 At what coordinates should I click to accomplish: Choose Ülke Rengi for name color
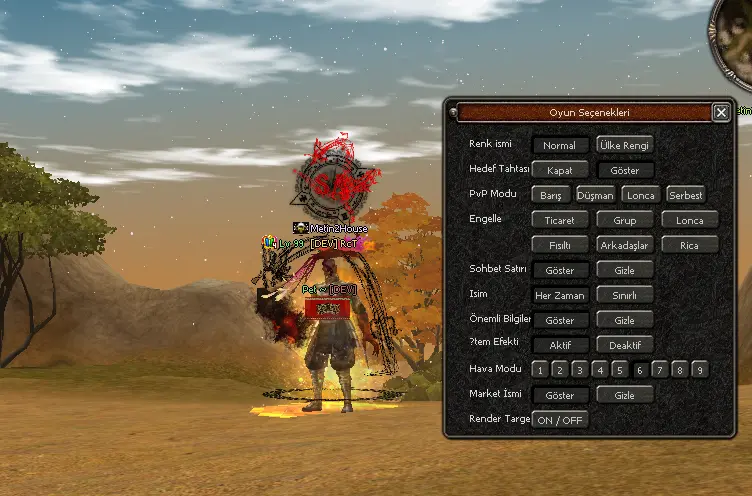click(x=625, y=145)
